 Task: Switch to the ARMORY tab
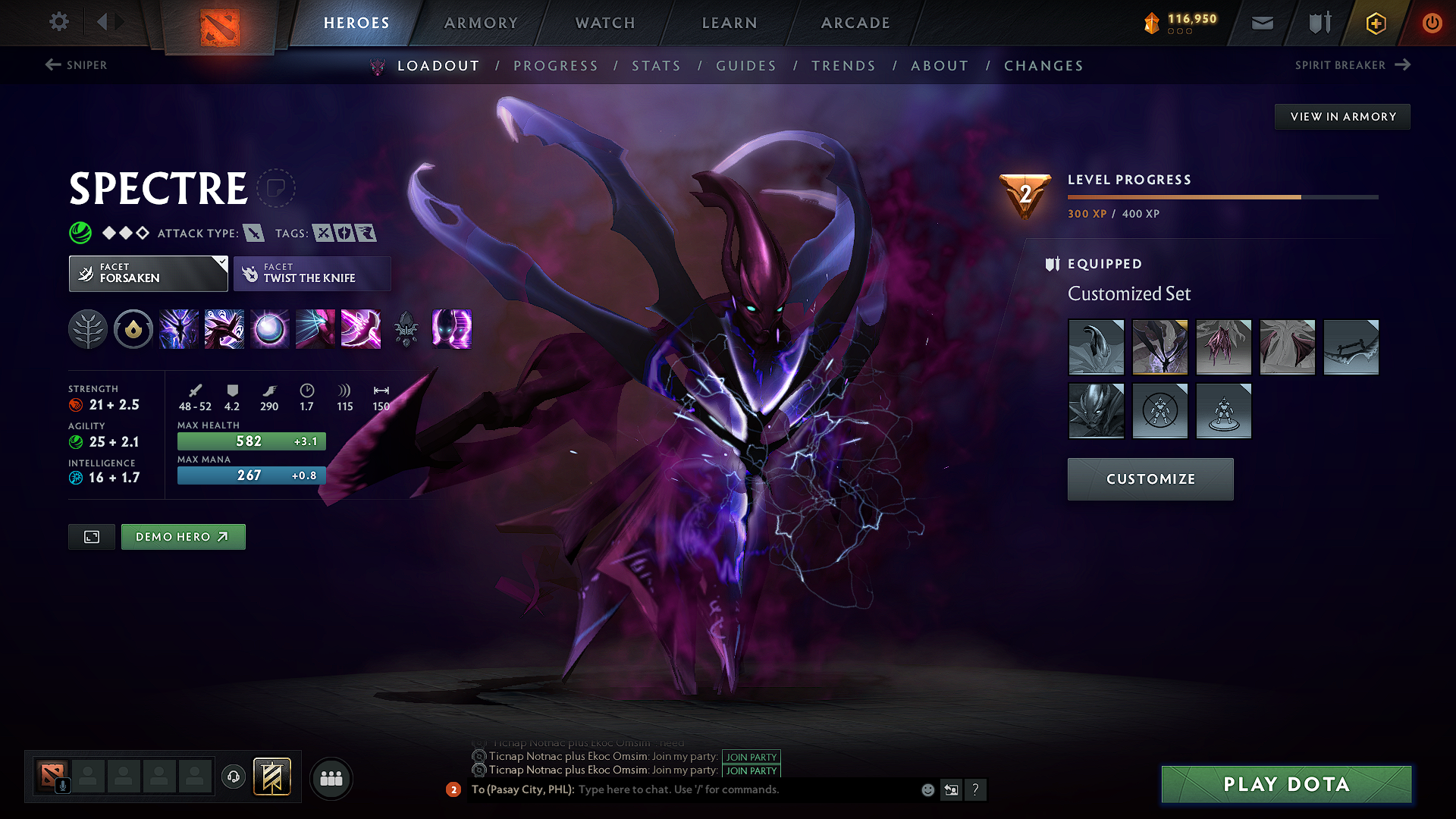coord(481,23)
